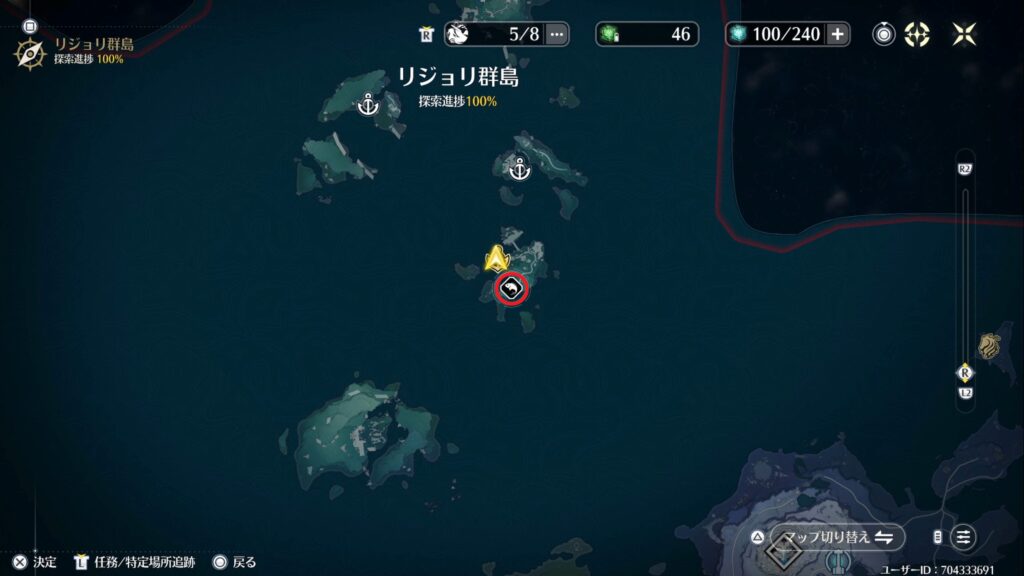Open the map filter list button
The height and width of the screenshot is (576, 1024).
click(963, 537)
